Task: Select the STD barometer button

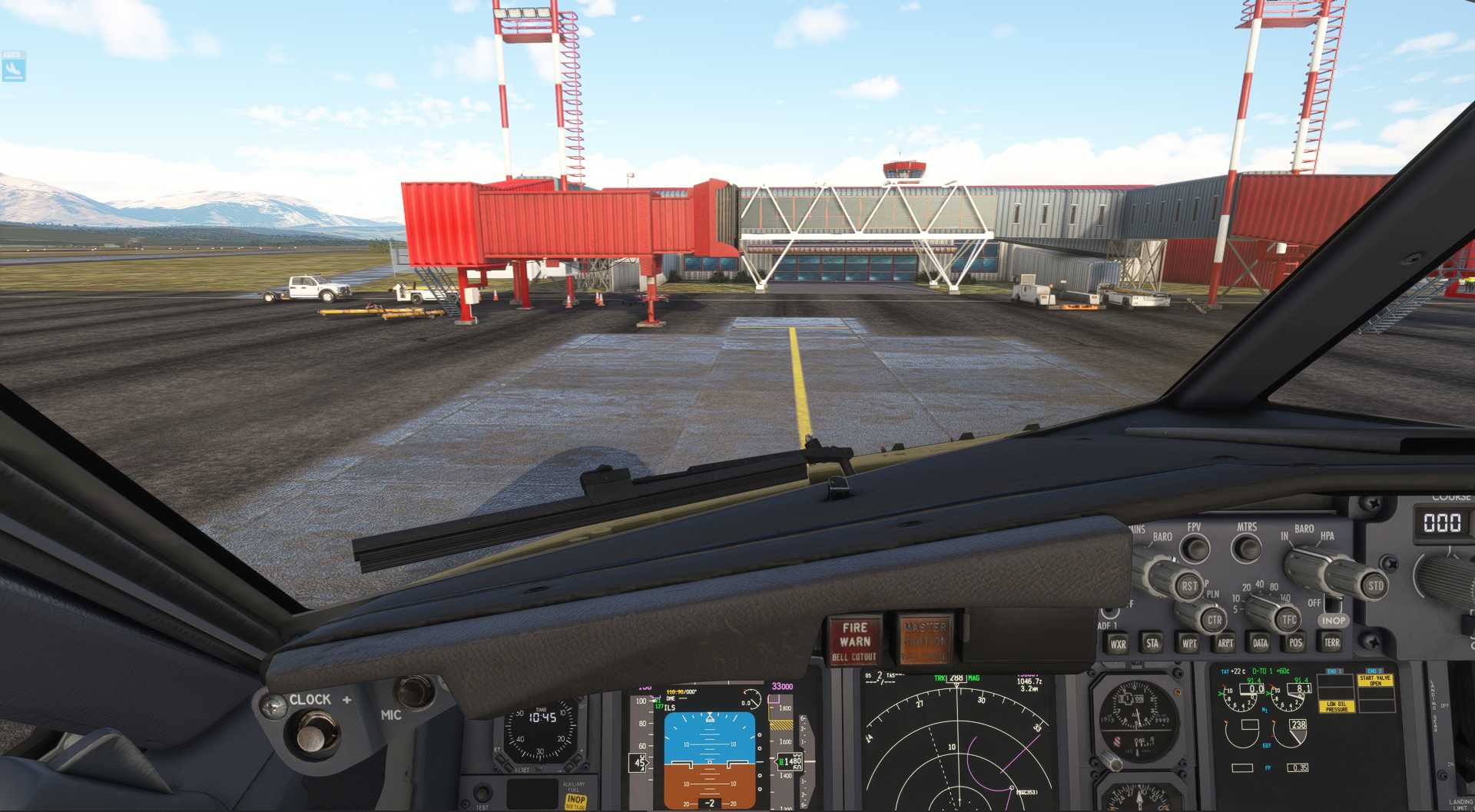Action: [x=1374, y=586]
